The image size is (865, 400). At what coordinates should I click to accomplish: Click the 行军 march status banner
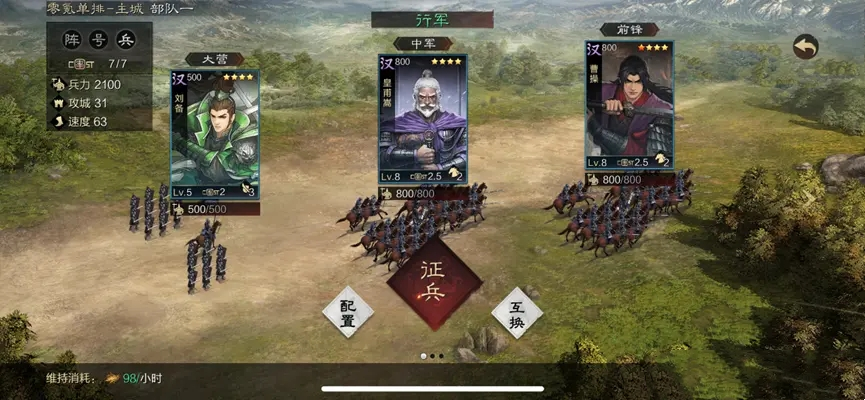tap(431, 19)
